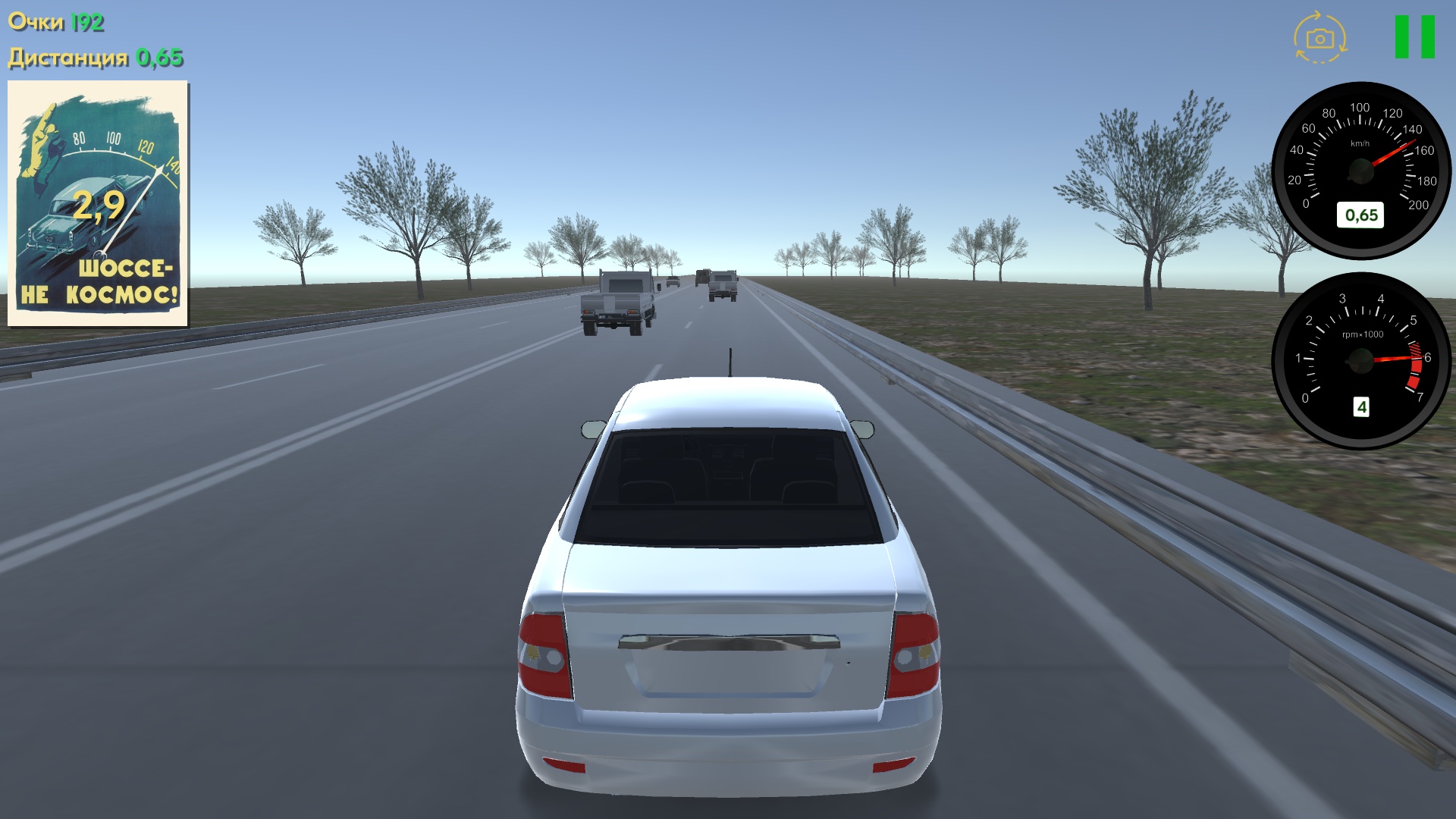This screenshot has width=1456, height=819.
Task: Click the 0,65 distance value
Action: point(158,56)
